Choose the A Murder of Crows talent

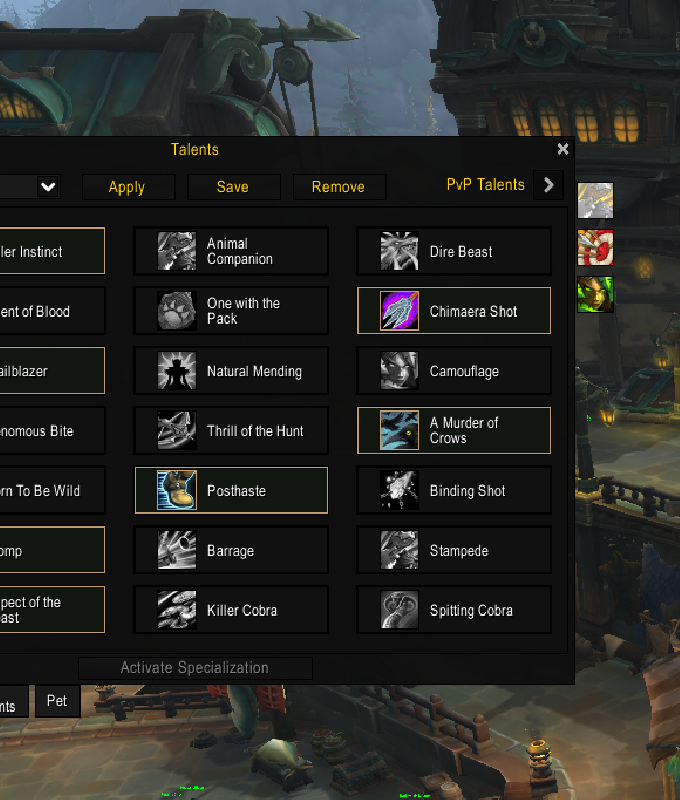454,431
